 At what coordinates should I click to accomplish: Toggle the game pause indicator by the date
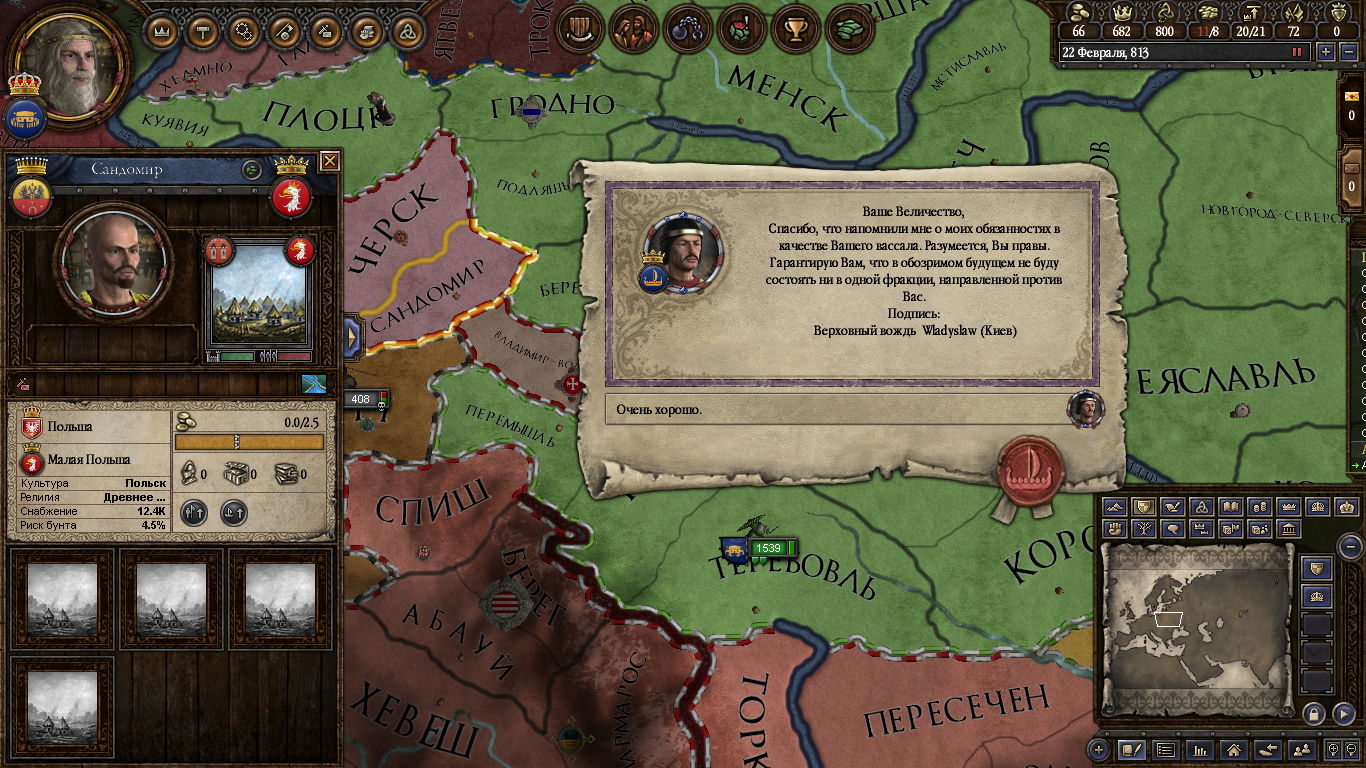[x=1298, y=52]
